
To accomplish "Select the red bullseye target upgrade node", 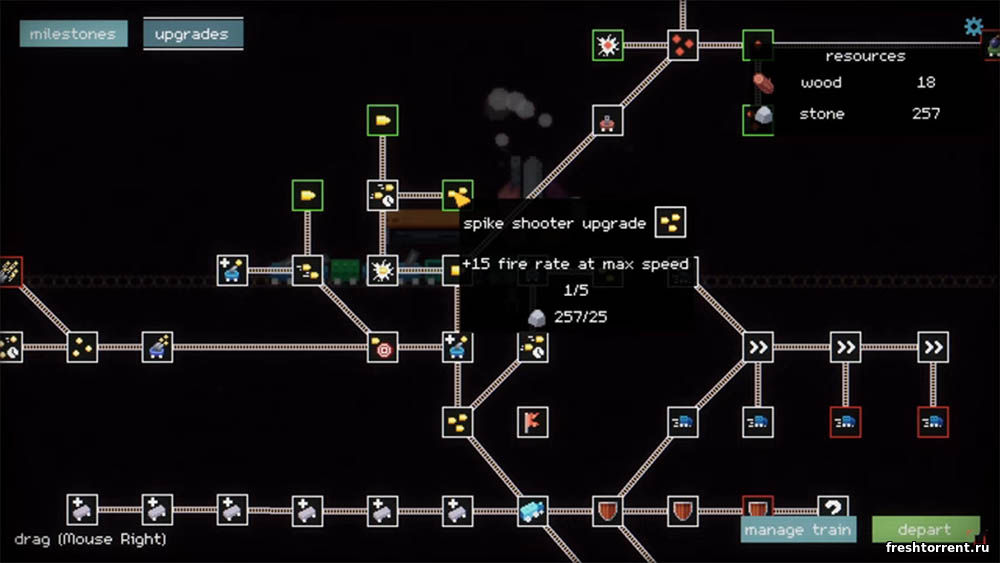I will [382, 348].
